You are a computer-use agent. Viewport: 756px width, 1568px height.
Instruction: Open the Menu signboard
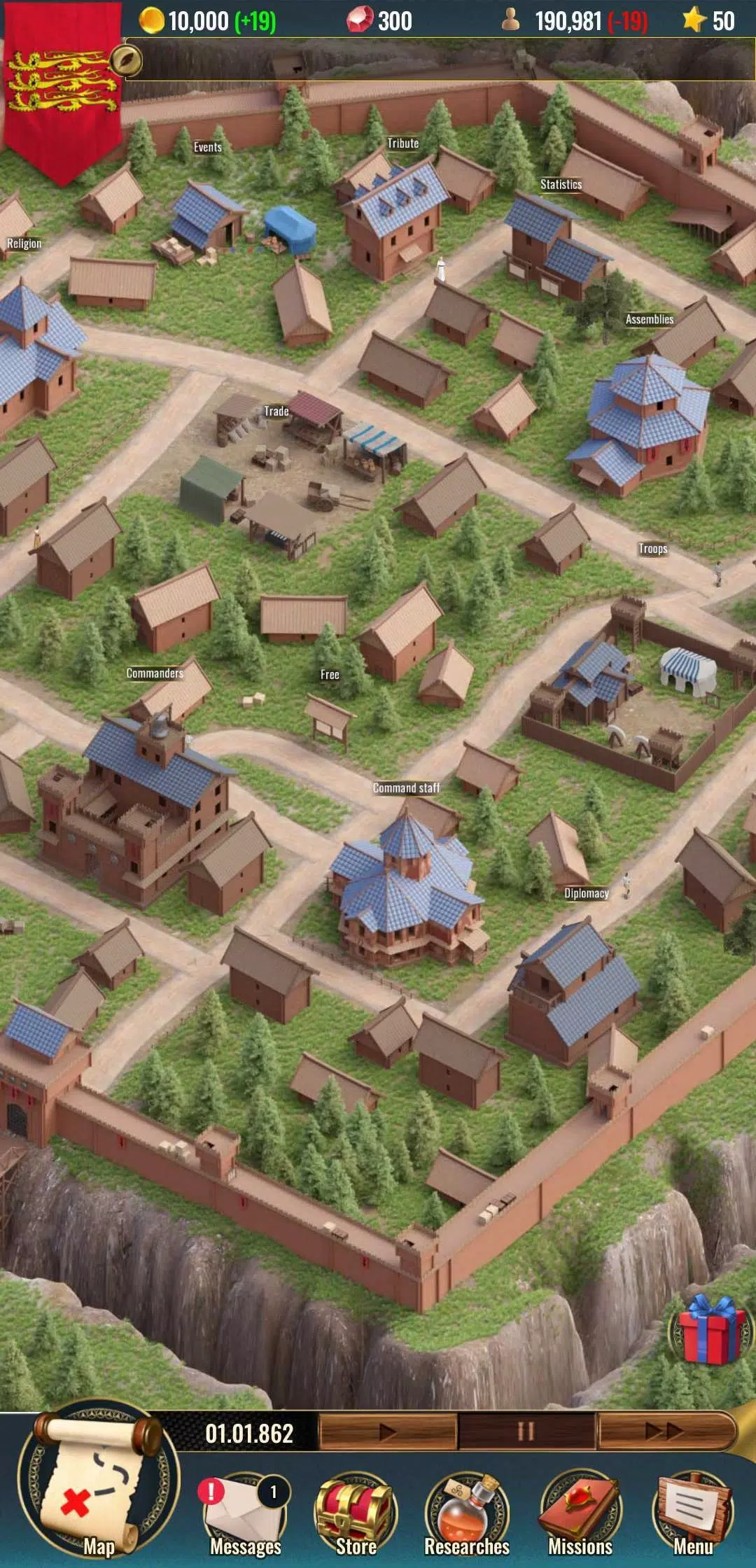coord(693,1512)
